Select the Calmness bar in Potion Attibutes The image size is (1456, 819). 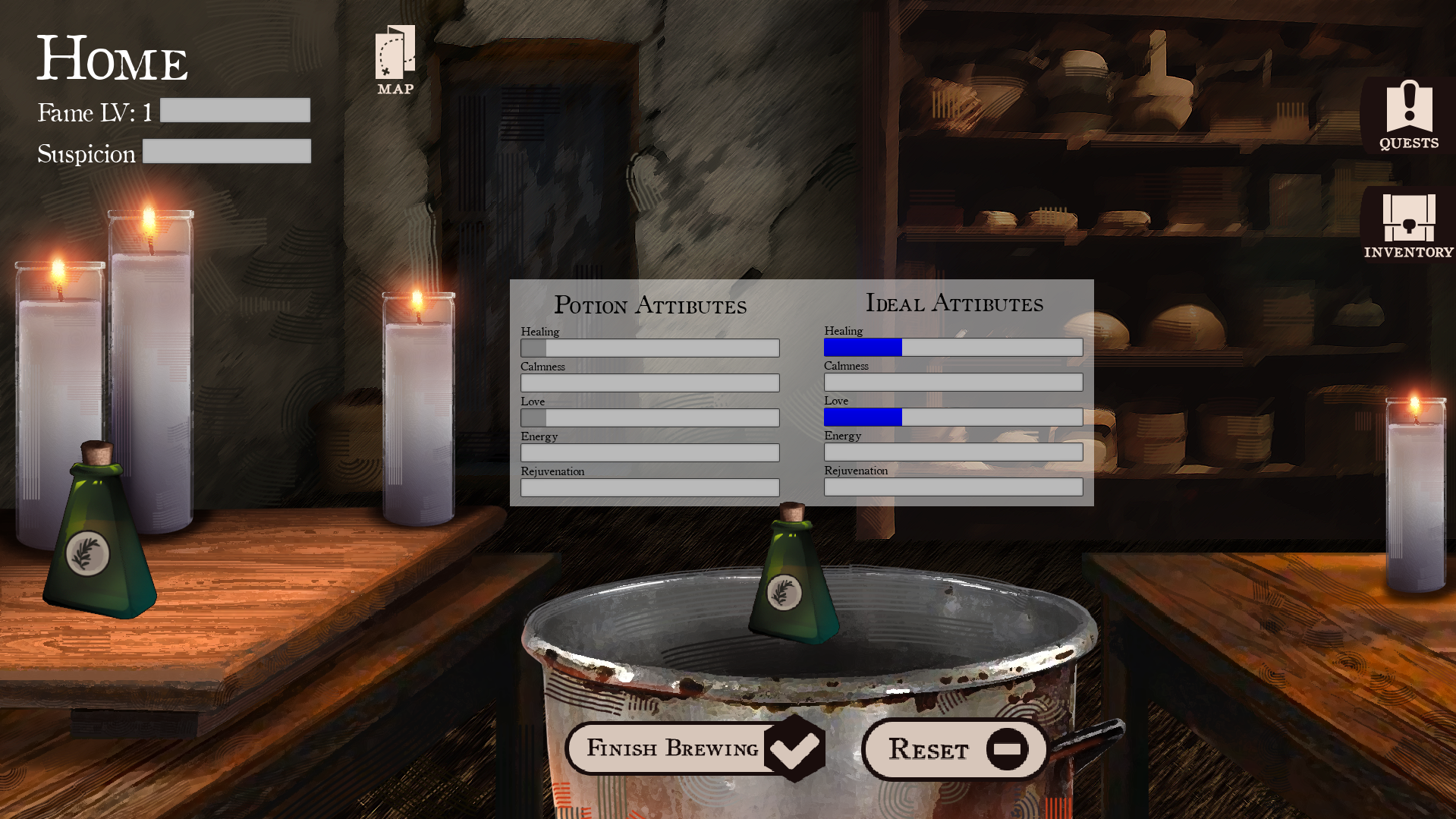[649, 382]
